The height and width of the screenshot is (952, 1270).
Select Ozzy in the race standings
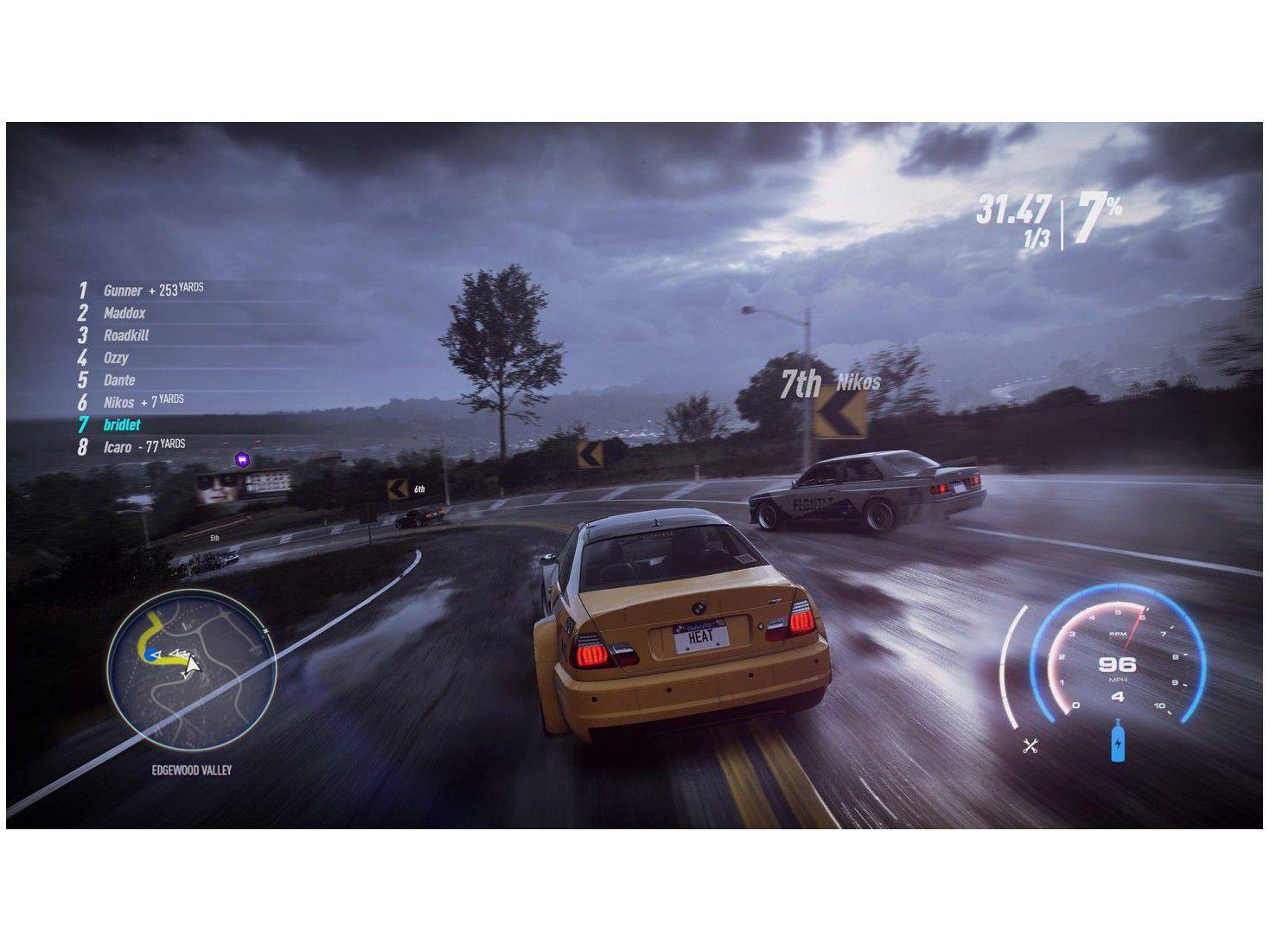point(116,358)
